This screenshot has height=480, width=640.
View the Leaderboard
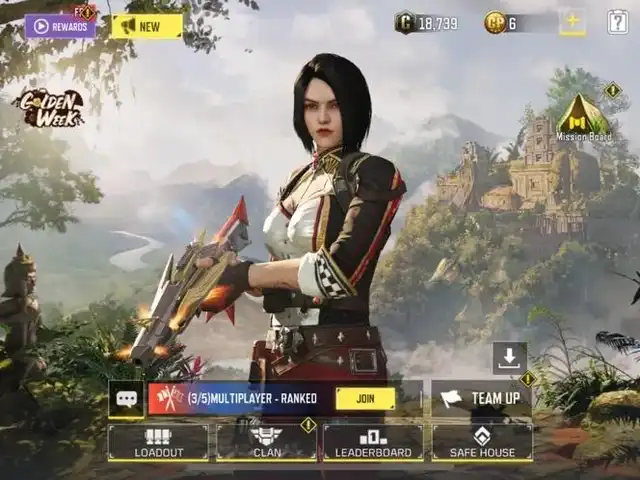(x=372, y=442)
